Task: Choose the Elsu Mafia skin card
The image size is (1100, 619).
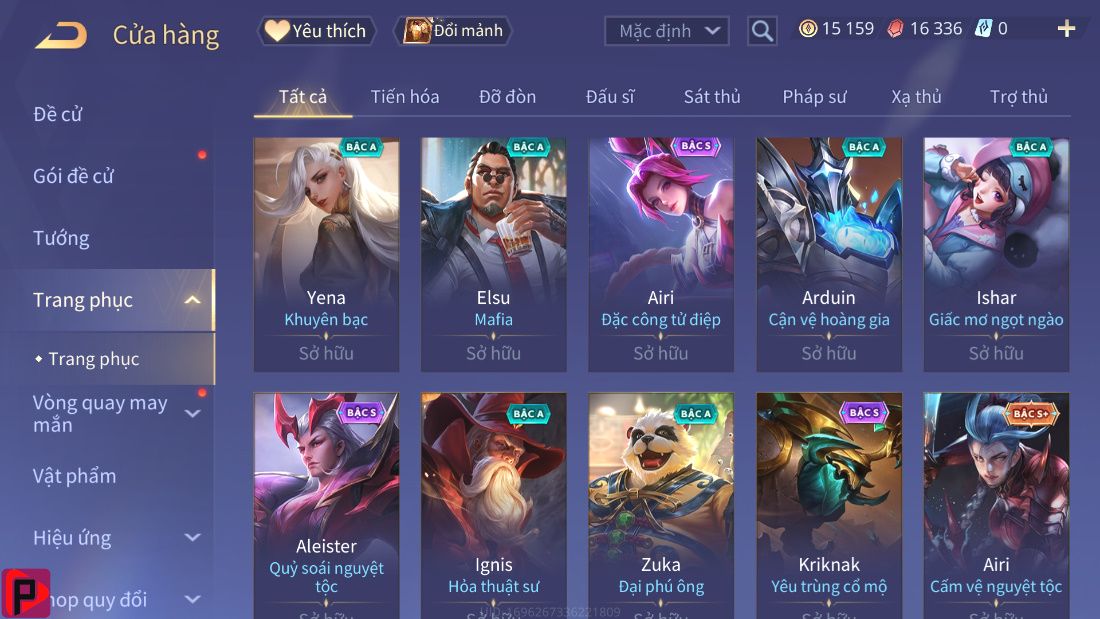Action: [493, 254]
